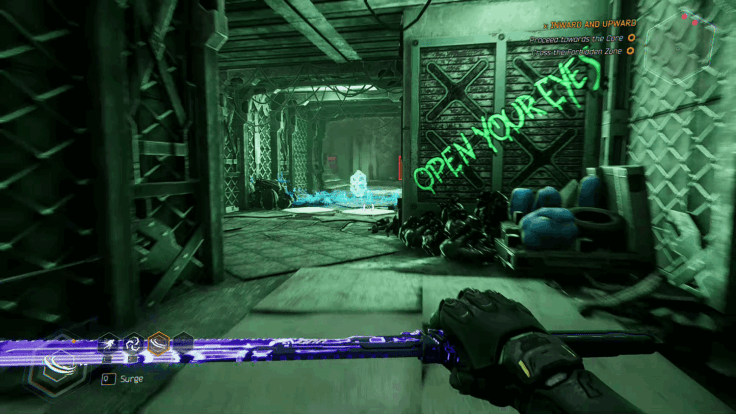Activate the shuriken ability icon
Image resolution: width=736 pixels, height=414 pixels.
click(x=133, y=345)
